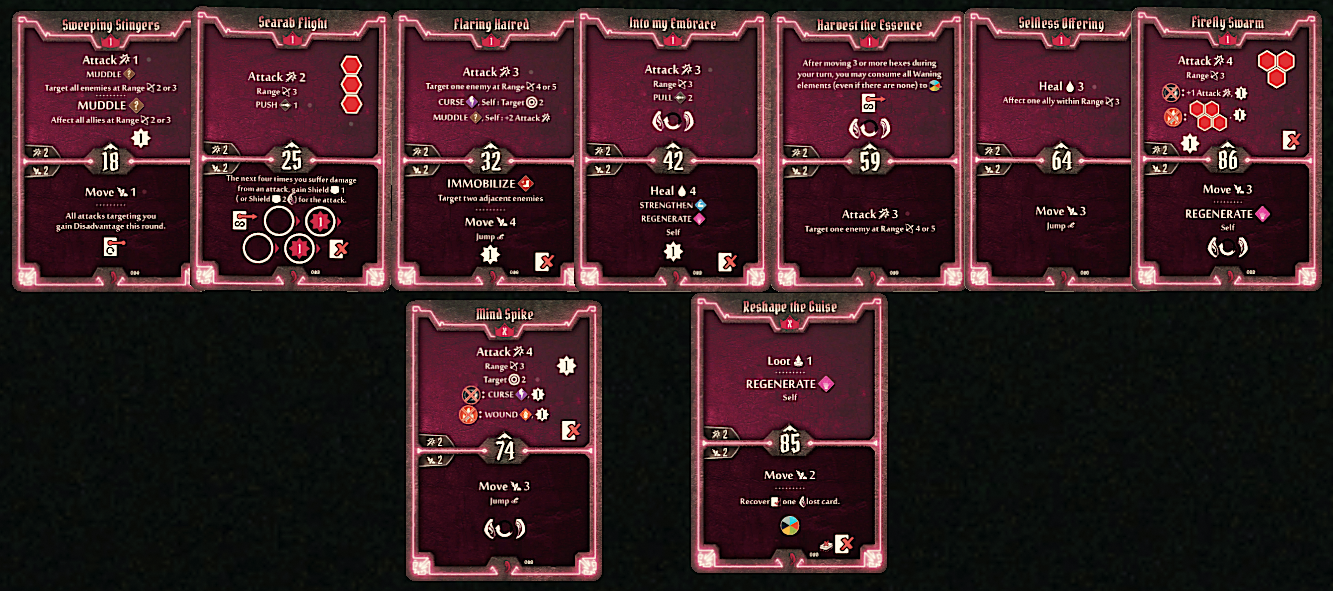Screen dimensions: 1333x591
Task: Select the Firefly Swarm card
Action: 1227,150
